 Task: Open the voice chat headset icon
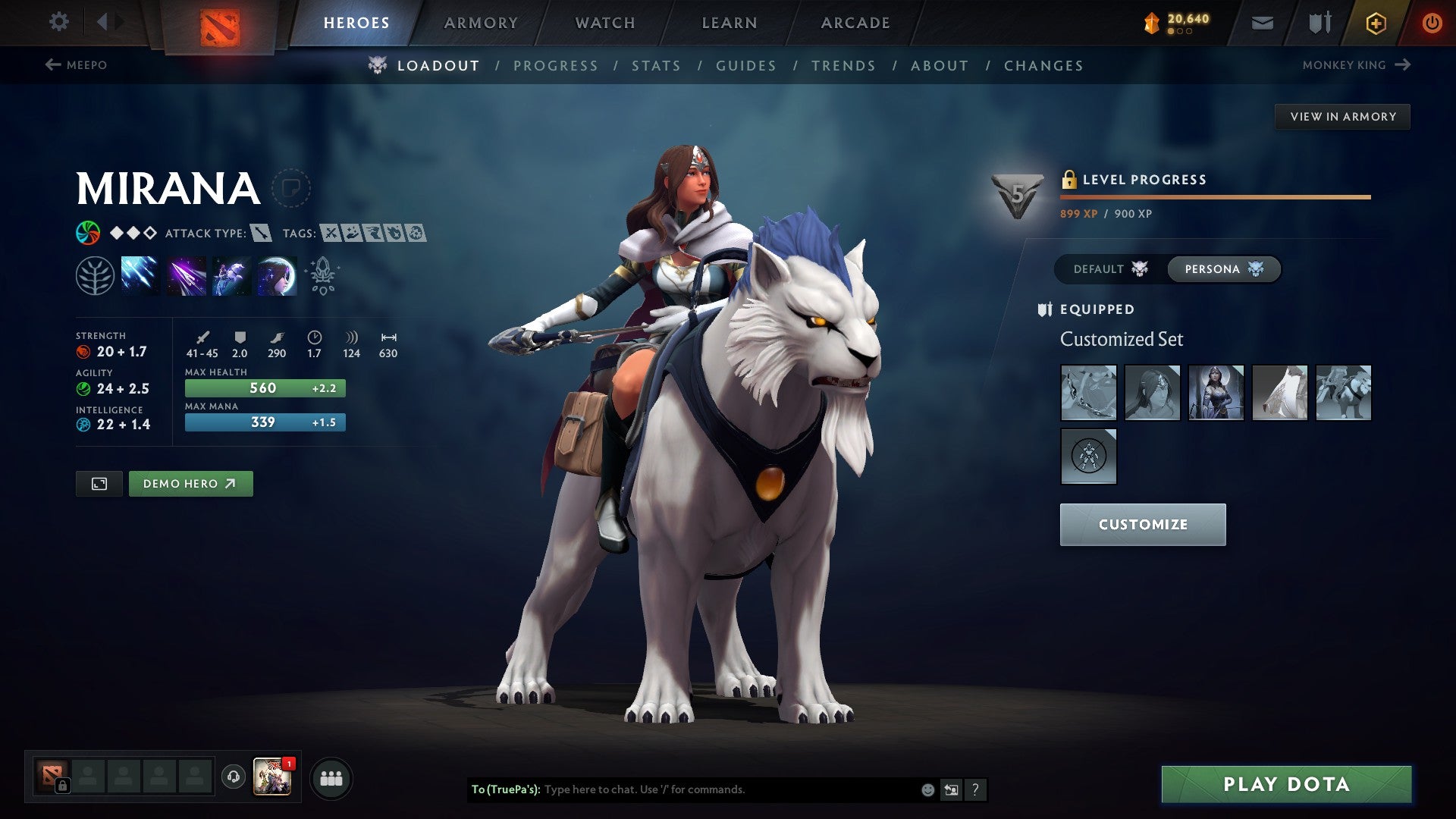click(232, 777)
